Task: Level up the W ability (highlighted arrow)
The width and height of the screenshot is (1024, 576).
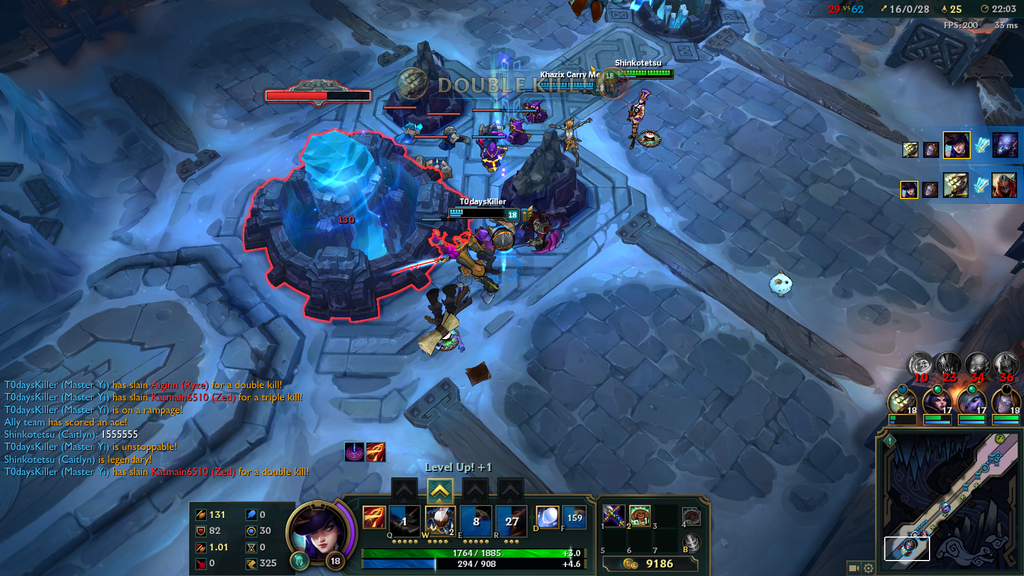Action: coord(440,490)
